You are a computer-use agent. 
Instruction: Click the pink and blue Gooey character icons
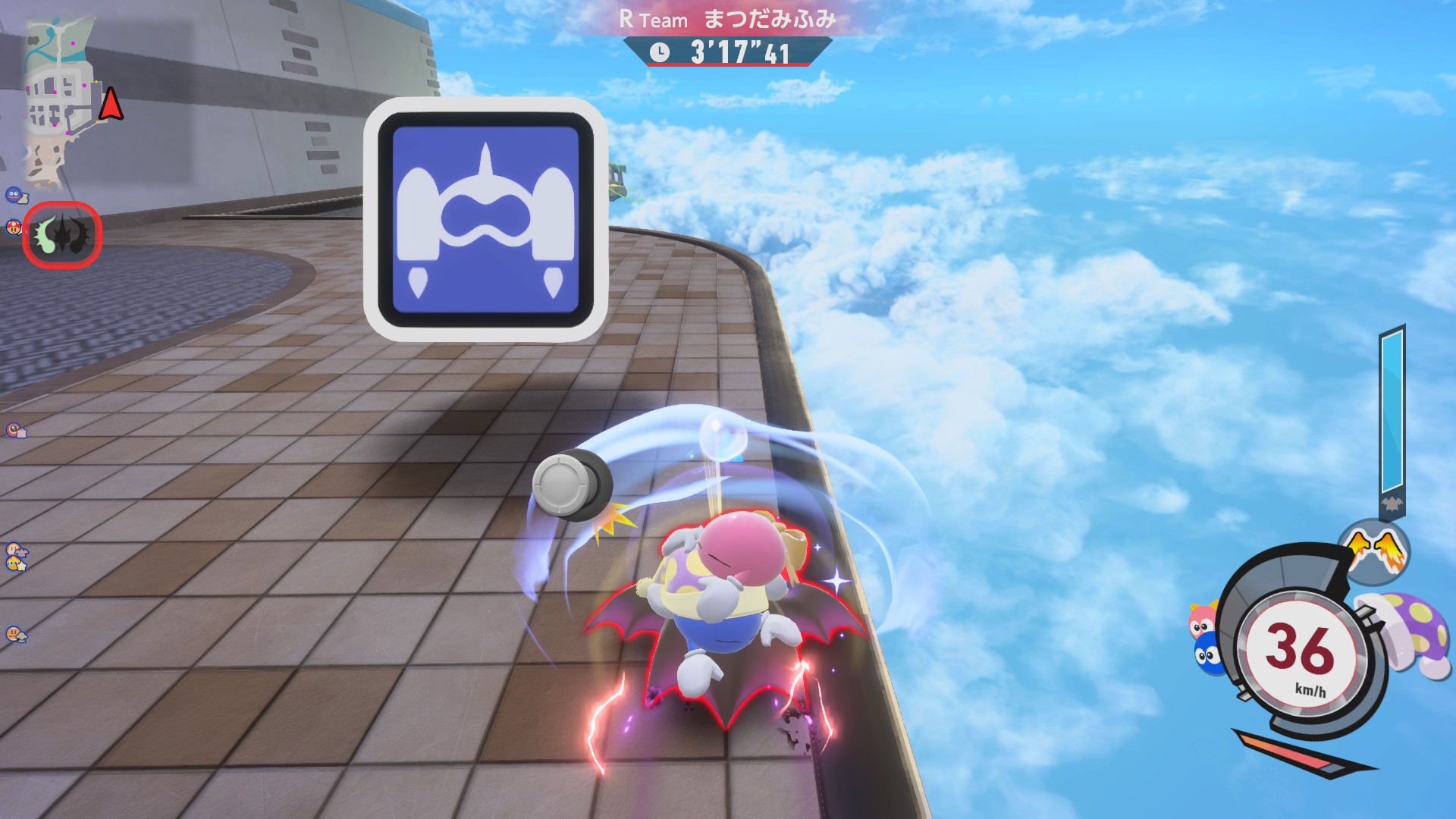point(1204,639)
